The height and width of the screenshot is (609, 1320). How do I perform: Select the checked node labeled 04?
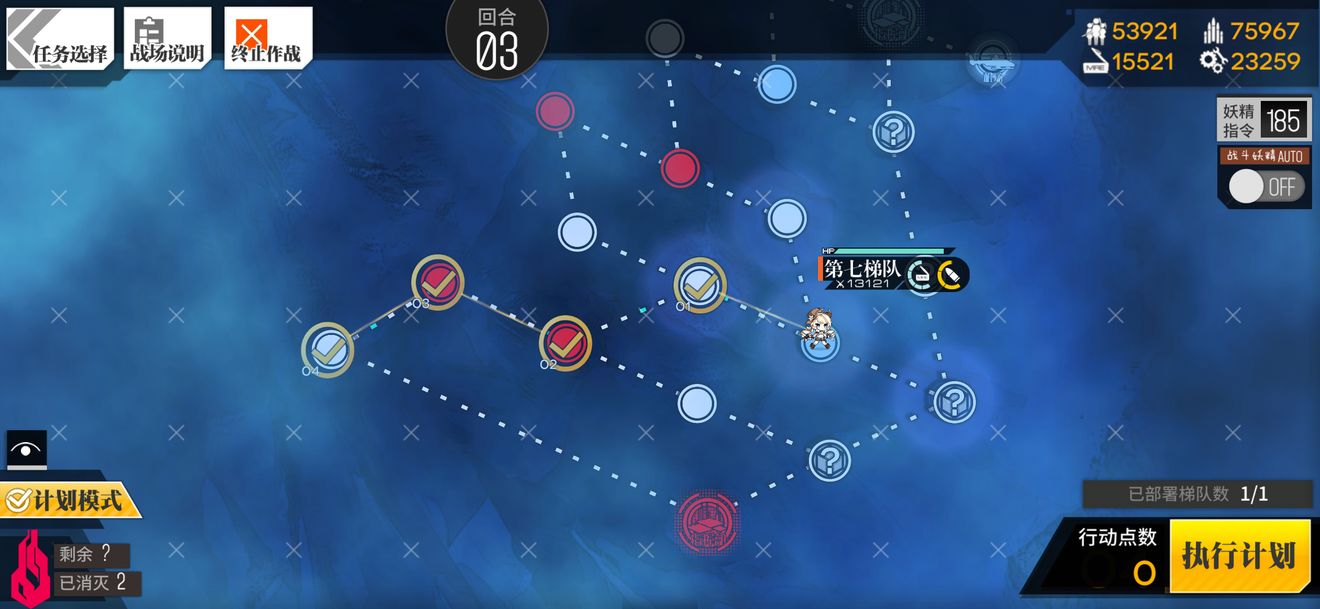coord(328,350)
